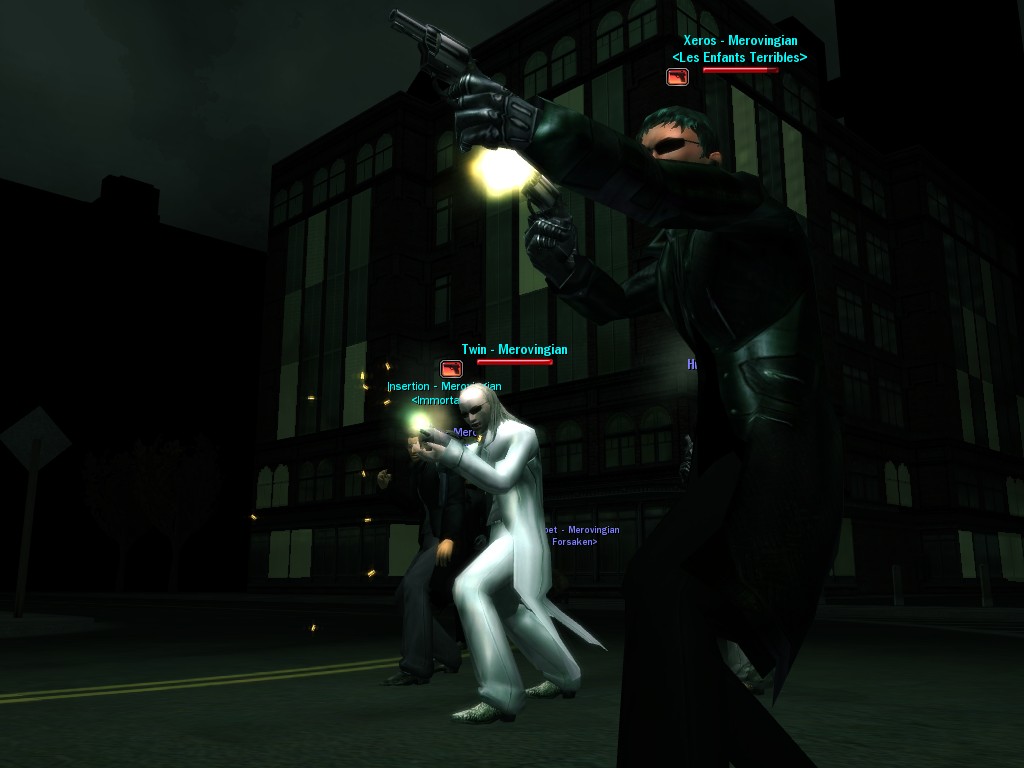Click the red pistol icon beside Xeros
Screen dimensions: 1024x768
(x=678, y=77)
